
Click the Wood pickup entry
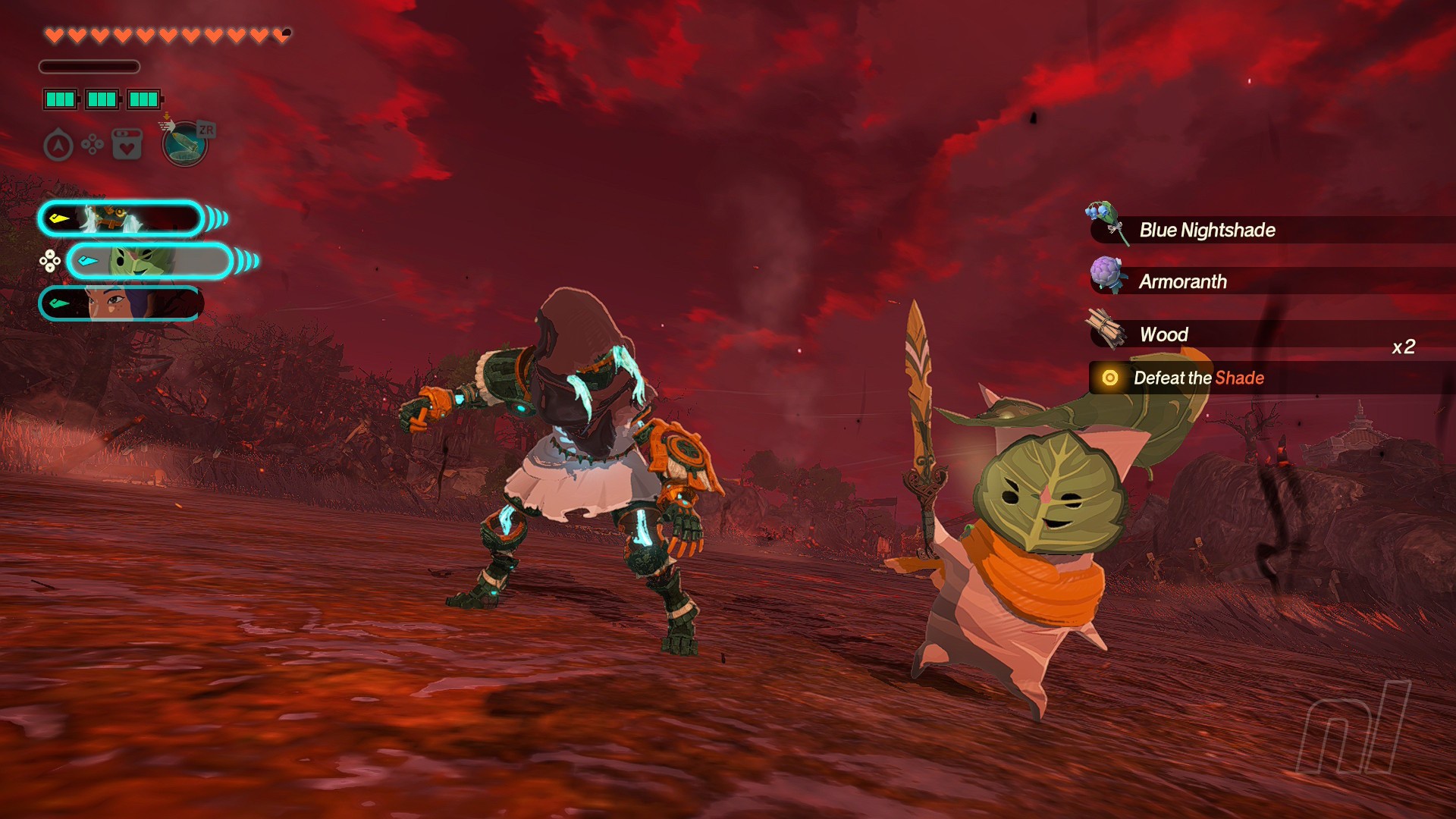tap(1163, 334)
